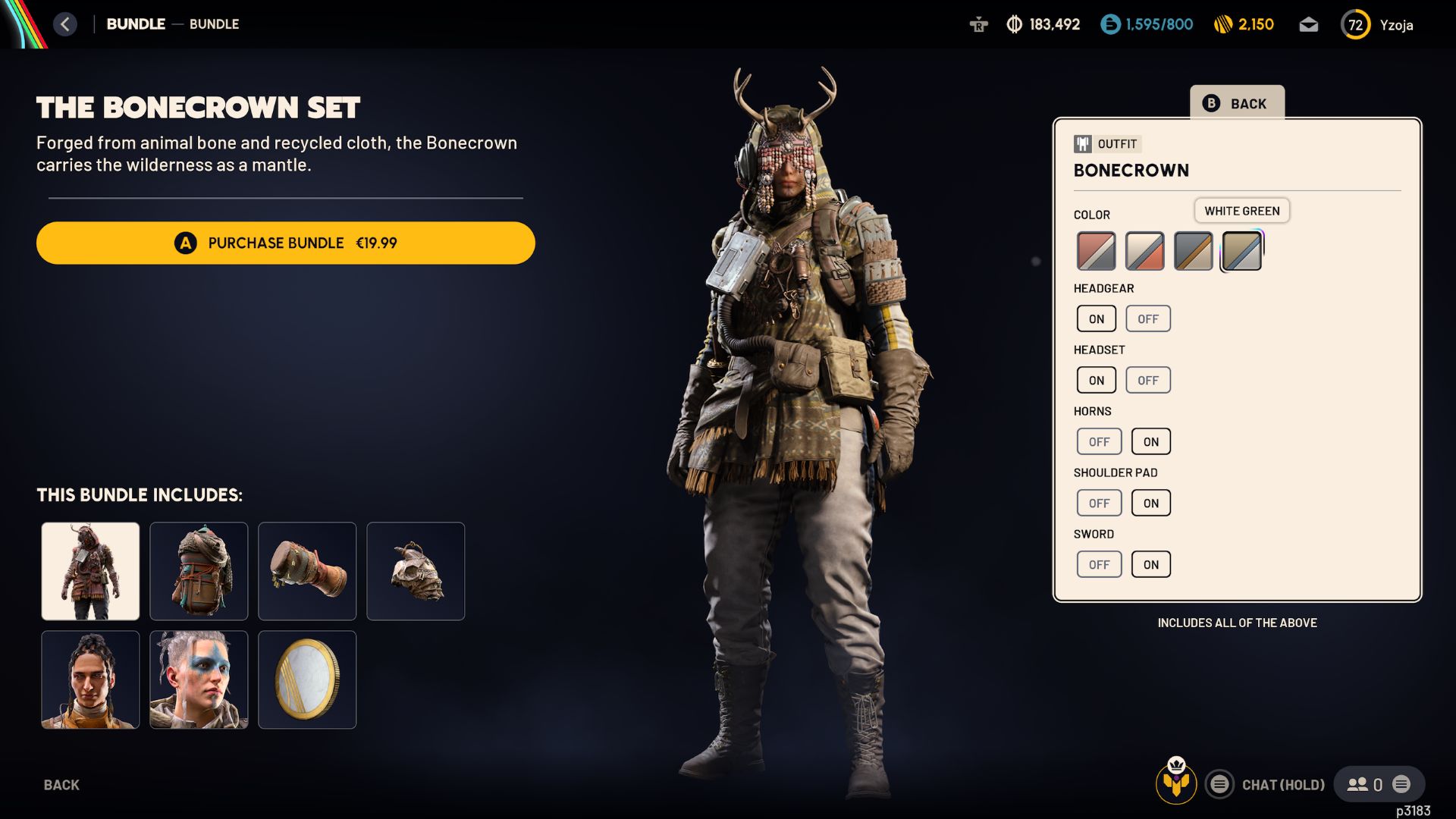1456x819 pixels.
Task: Click the Back label at bottom left
Action: 61,785
